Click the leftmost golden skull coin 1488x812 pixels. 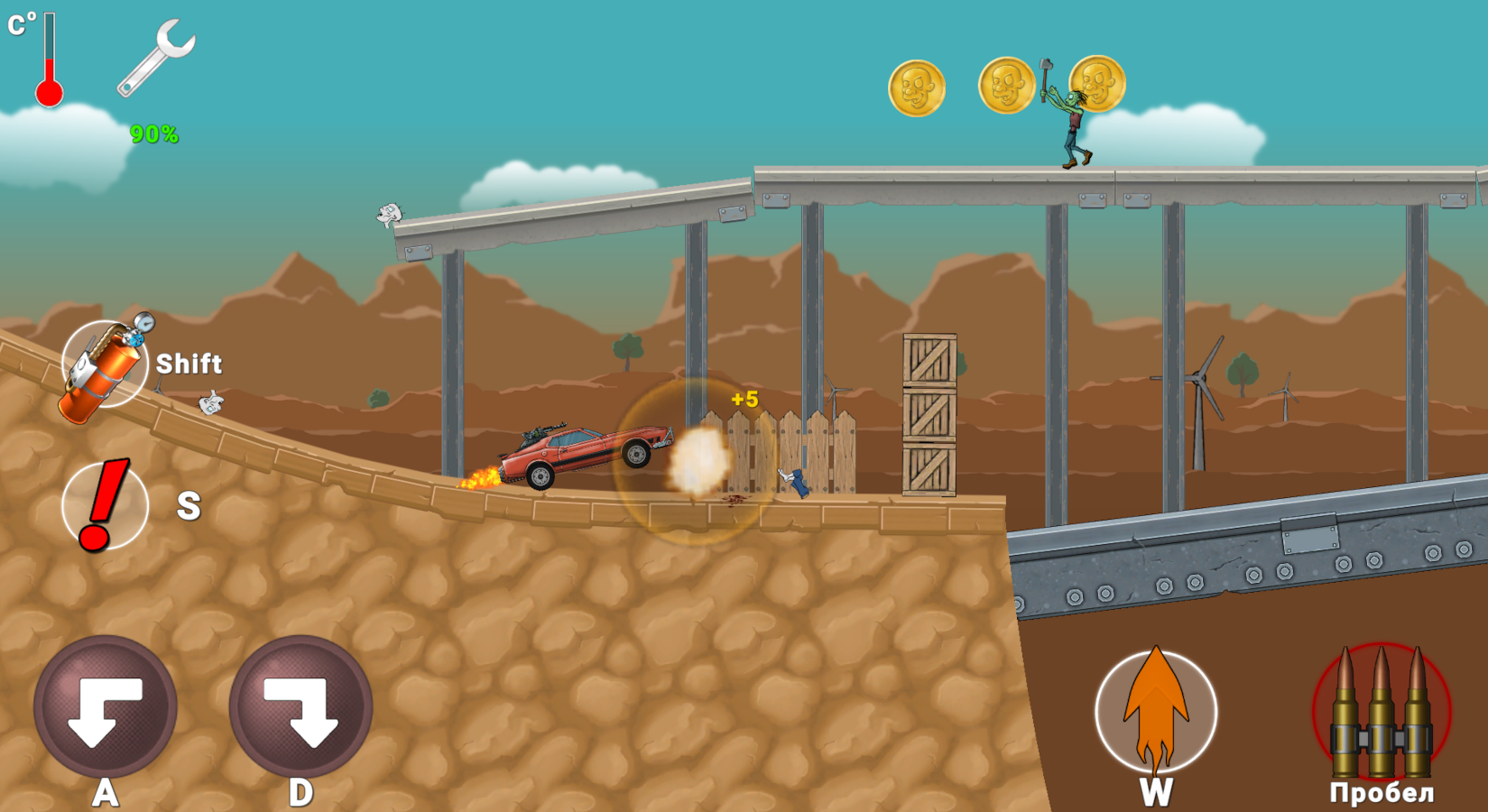[x=915, y=86]
